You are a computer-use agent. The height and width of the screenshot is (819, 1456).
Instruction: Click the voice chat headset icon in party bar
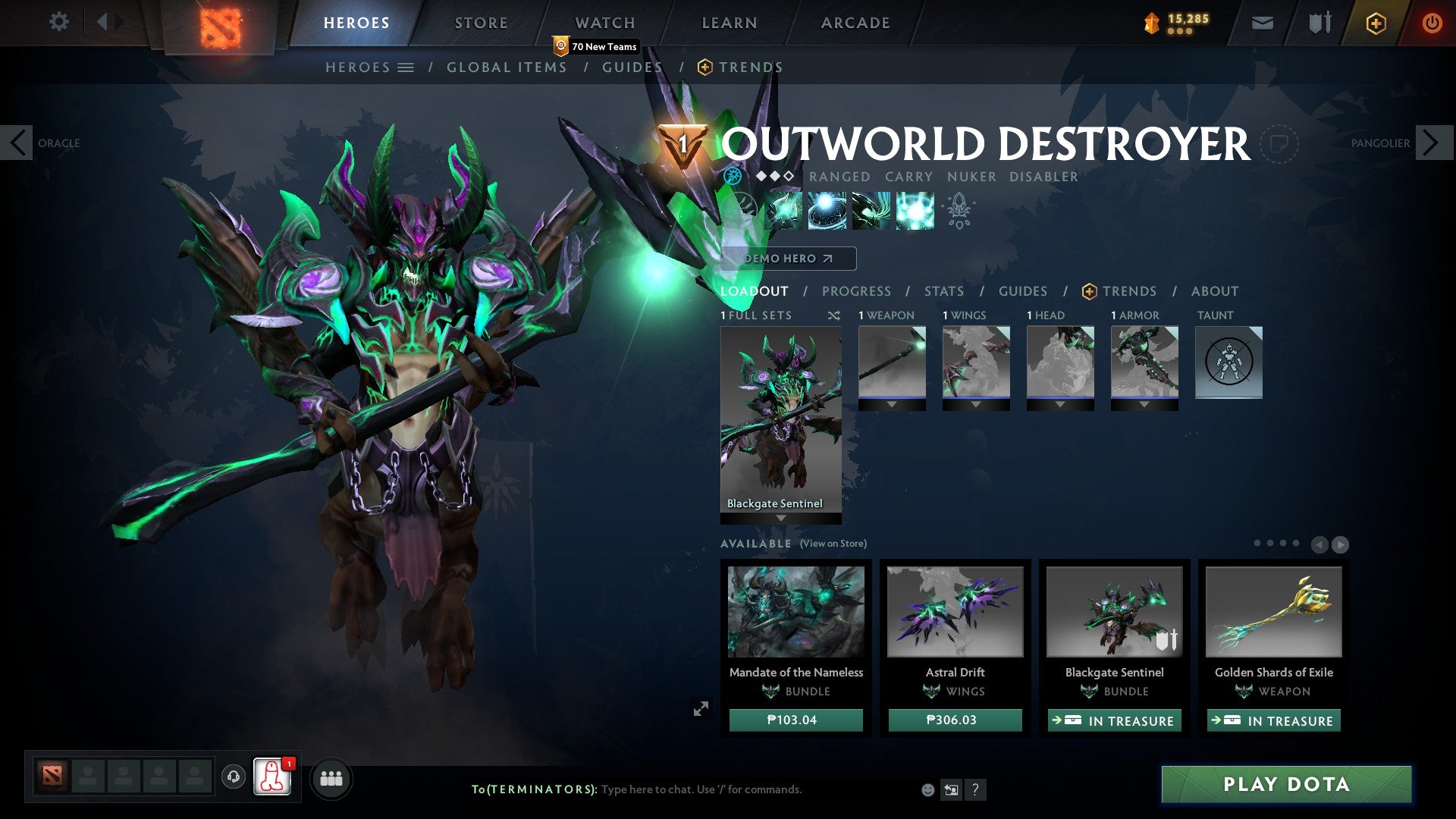232,777
